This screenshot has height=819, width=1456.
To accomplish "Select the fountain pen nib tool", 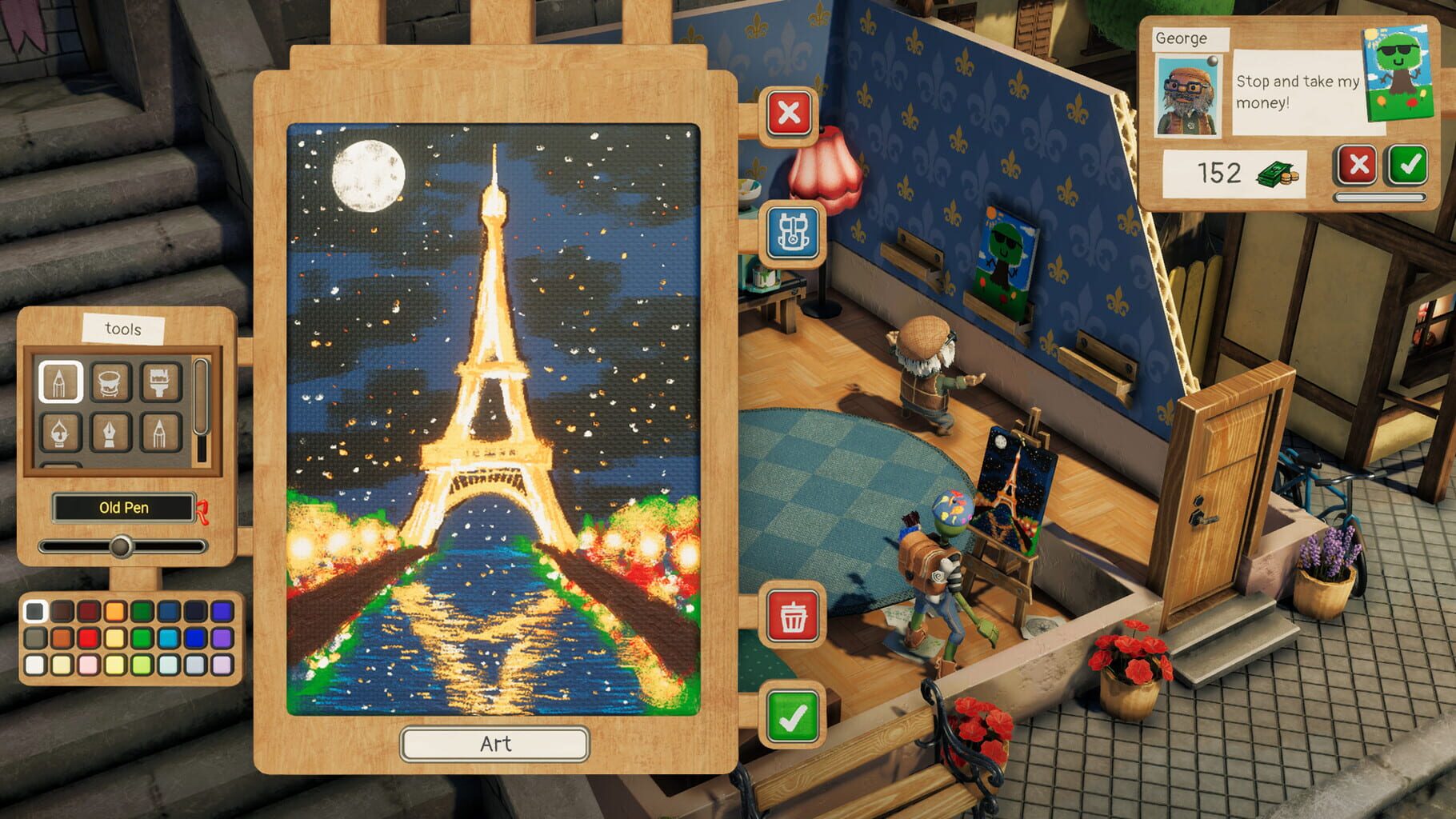I will coord(110,433).
